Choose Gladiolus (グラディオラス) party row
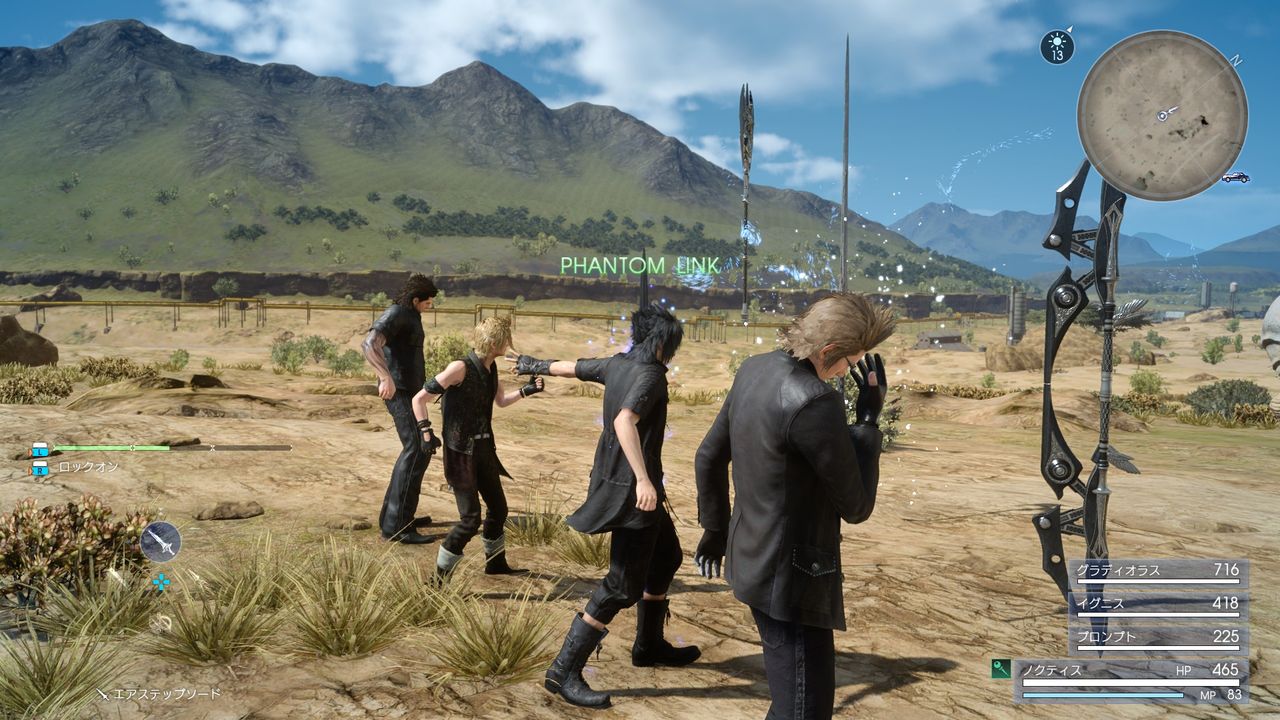1280x720 pixels. tap(1158, 571)
